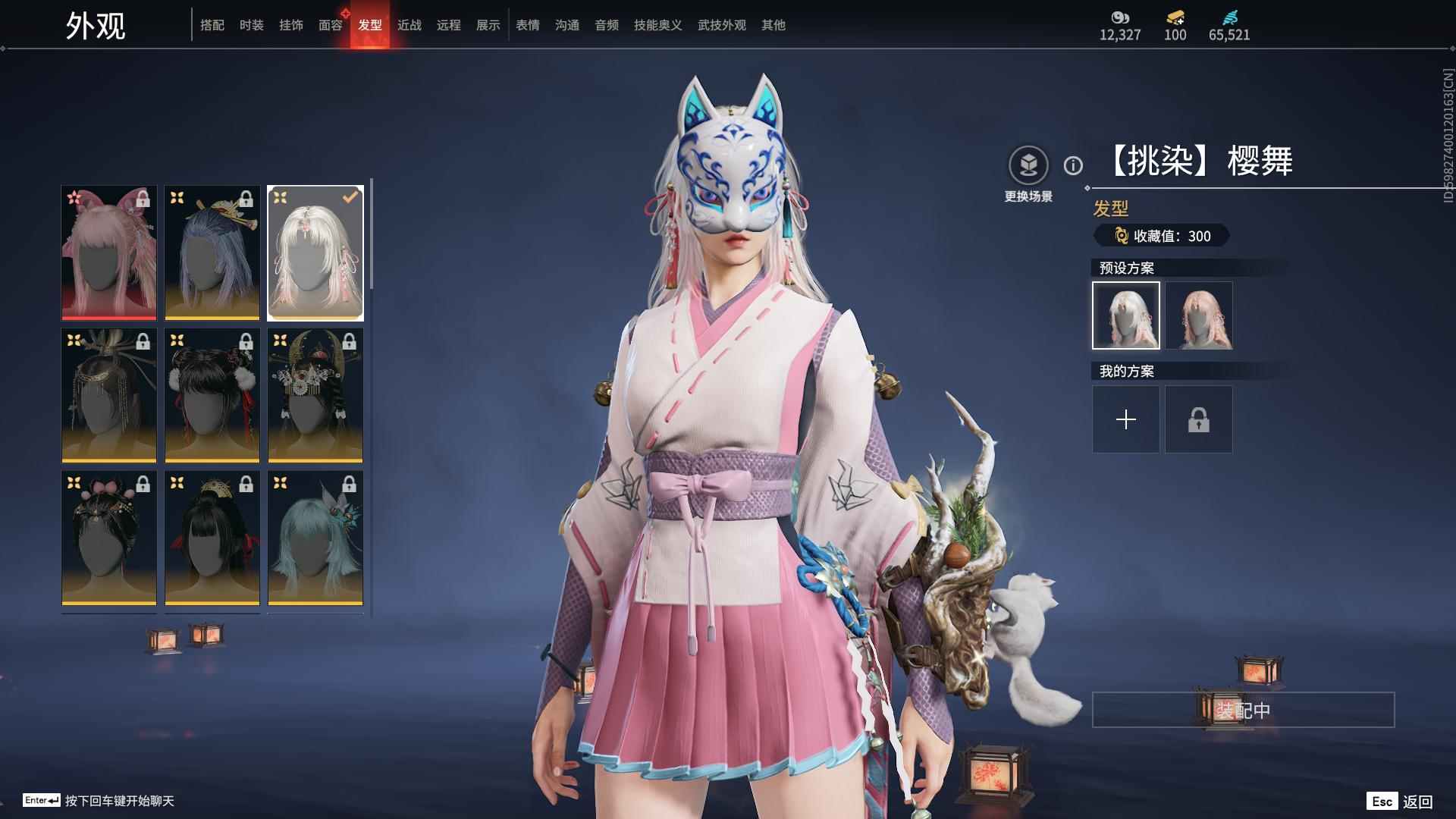Open the hairstyle info icon

tap(1073, 165)
